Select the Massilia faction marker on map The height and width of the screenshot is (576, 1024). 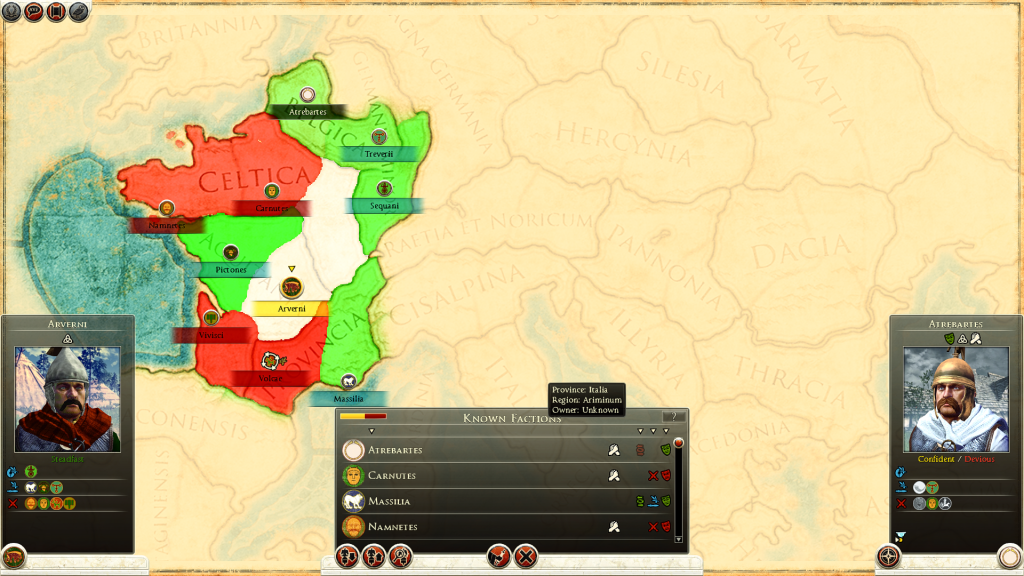coord(348,381)
